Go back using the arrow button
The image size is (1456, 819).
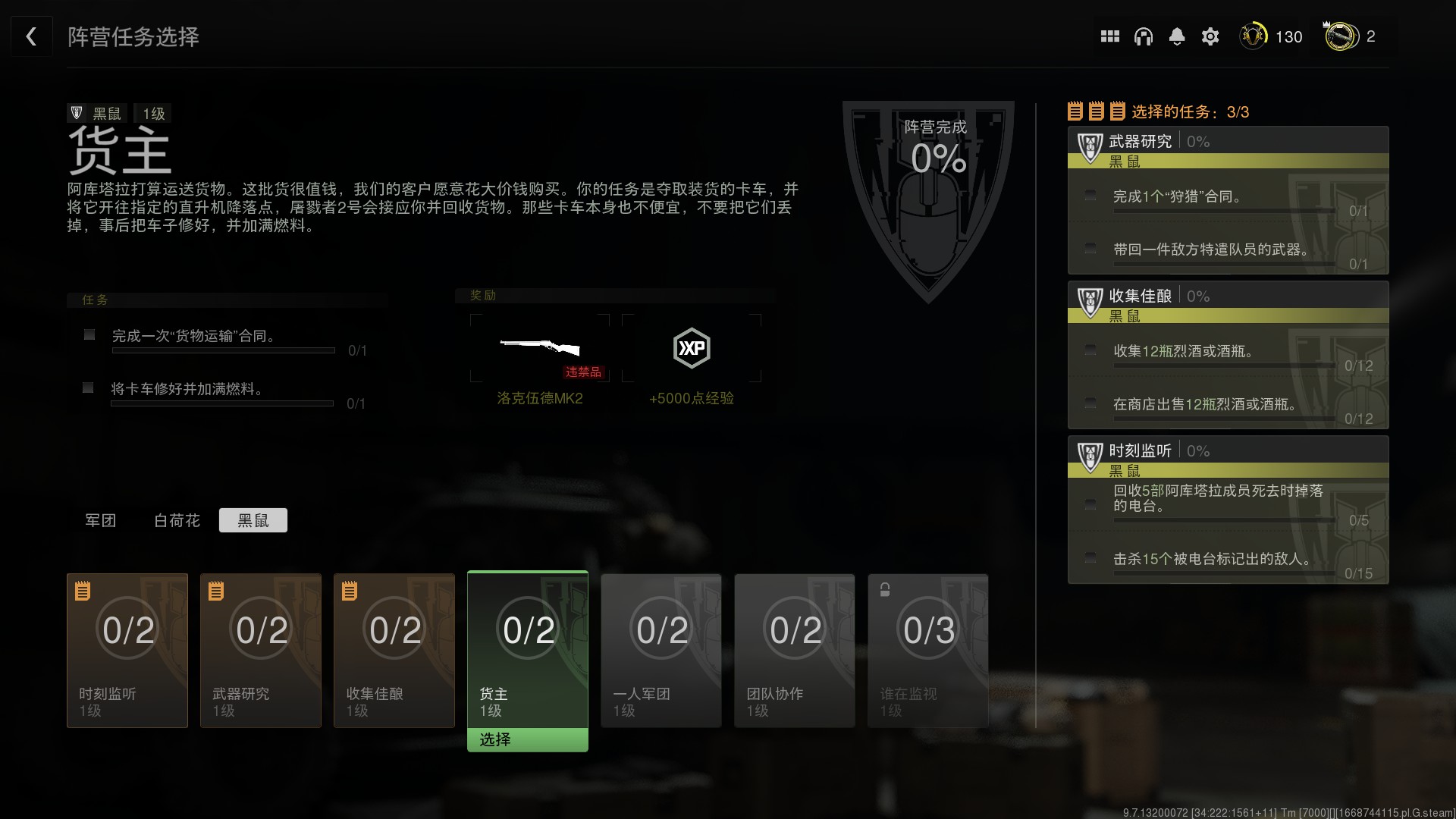(31, 36)
